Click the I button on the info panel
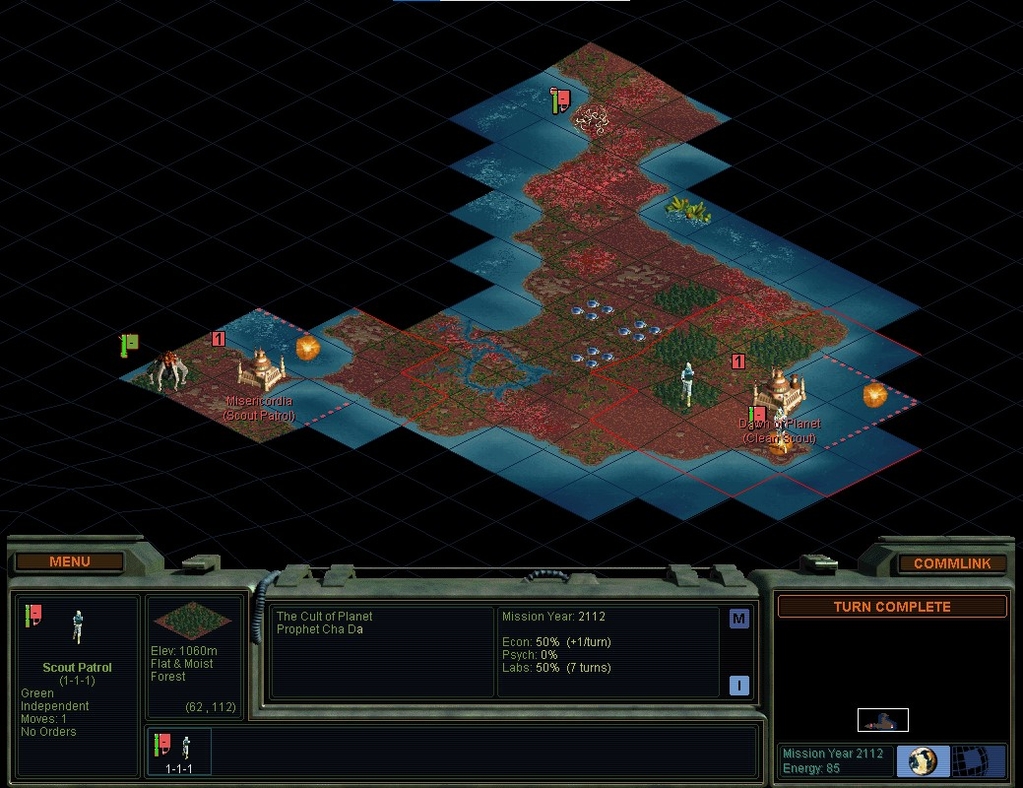Viewport: 1023px width, 788px height. (x=739, y=685)
